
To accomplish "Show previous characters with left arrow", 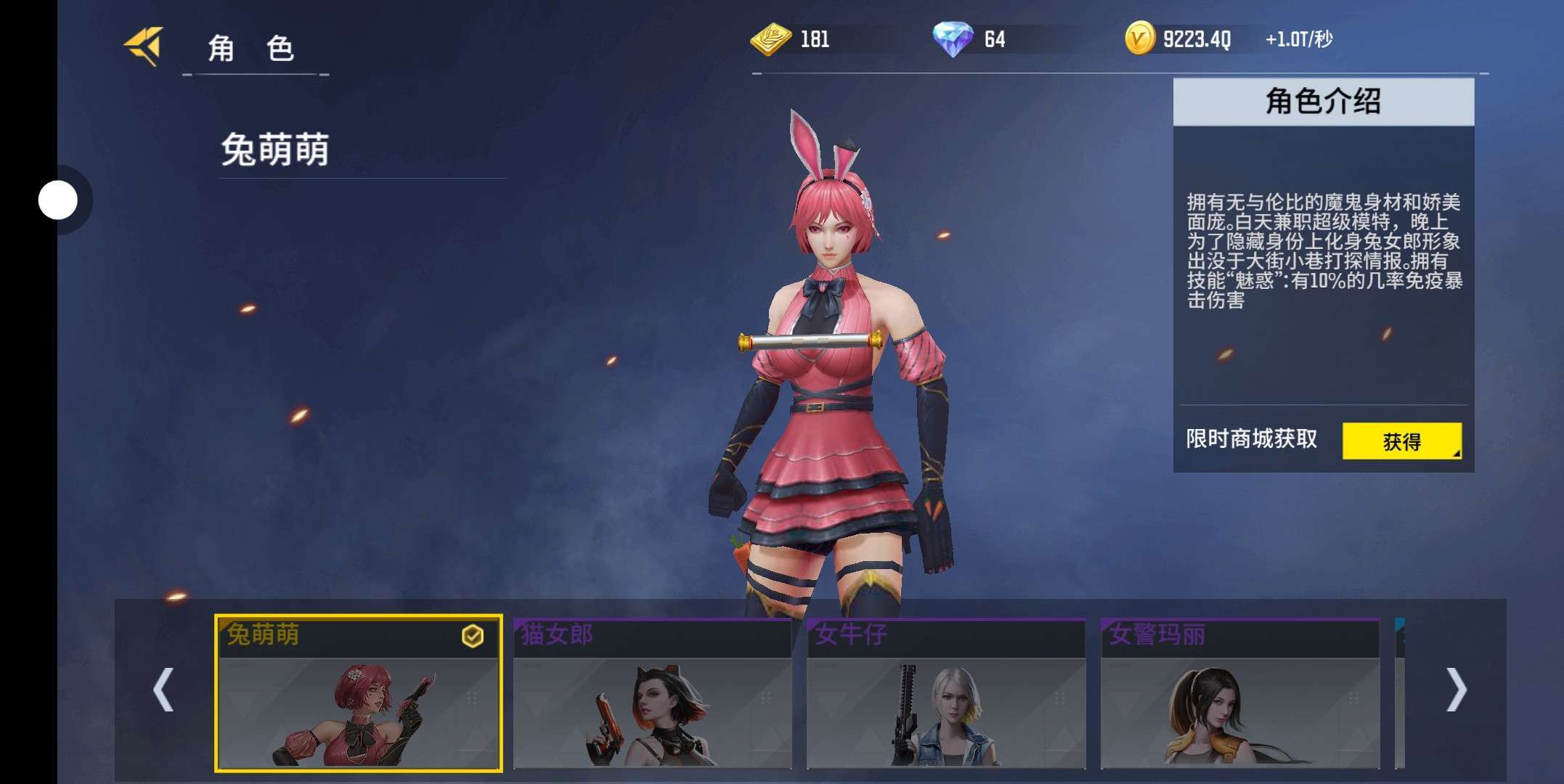I will pyautogui.click(x=163, y=689).
